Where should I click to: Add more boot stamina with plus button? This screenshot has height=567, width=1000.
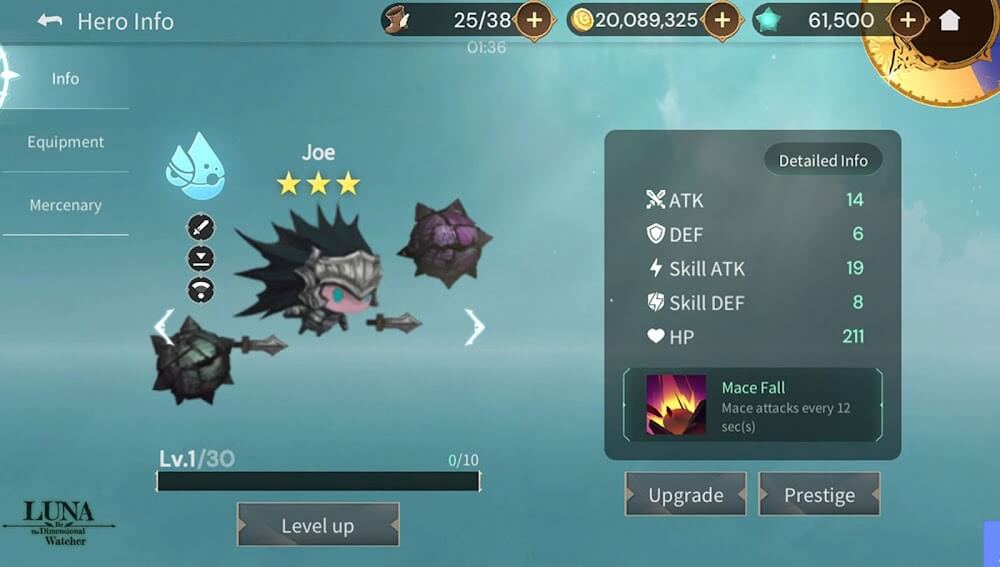point(534,20)
